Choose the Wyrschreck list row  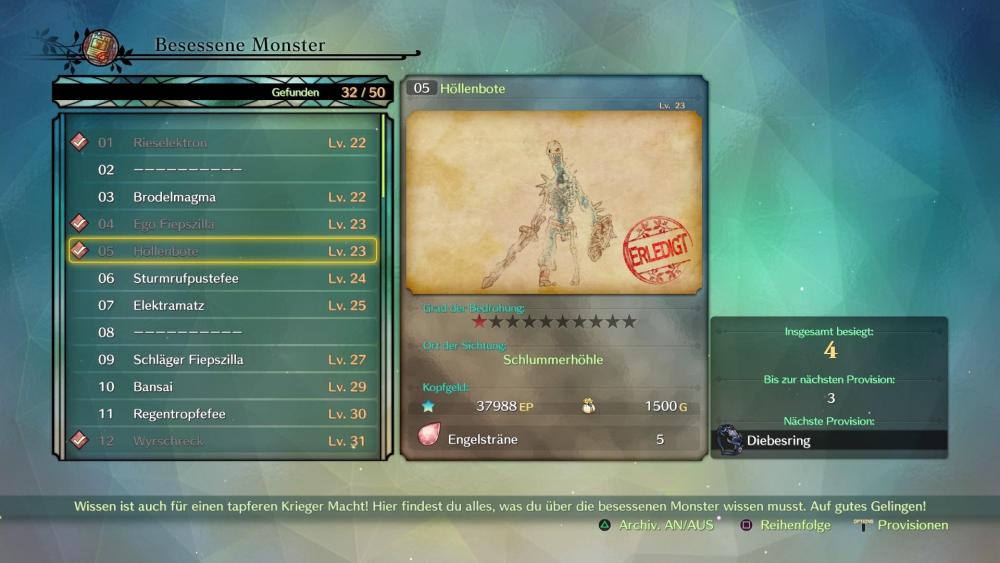click(222, 440)
